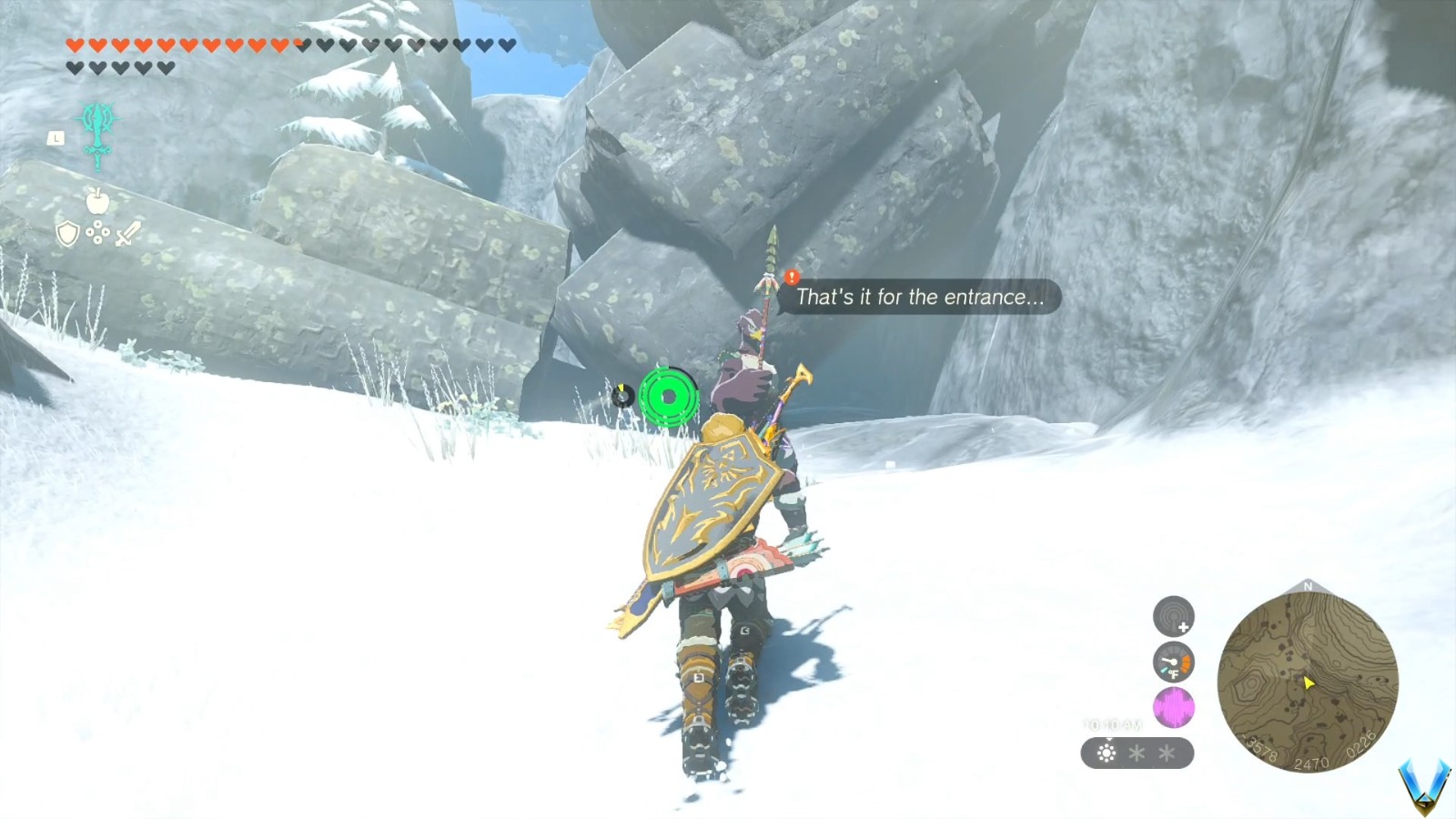This screenshot has width=1456, height=819.
Task: Click the yellow player arrow on the minimap
Action: pyautogui.click(x=1309, y=682)
